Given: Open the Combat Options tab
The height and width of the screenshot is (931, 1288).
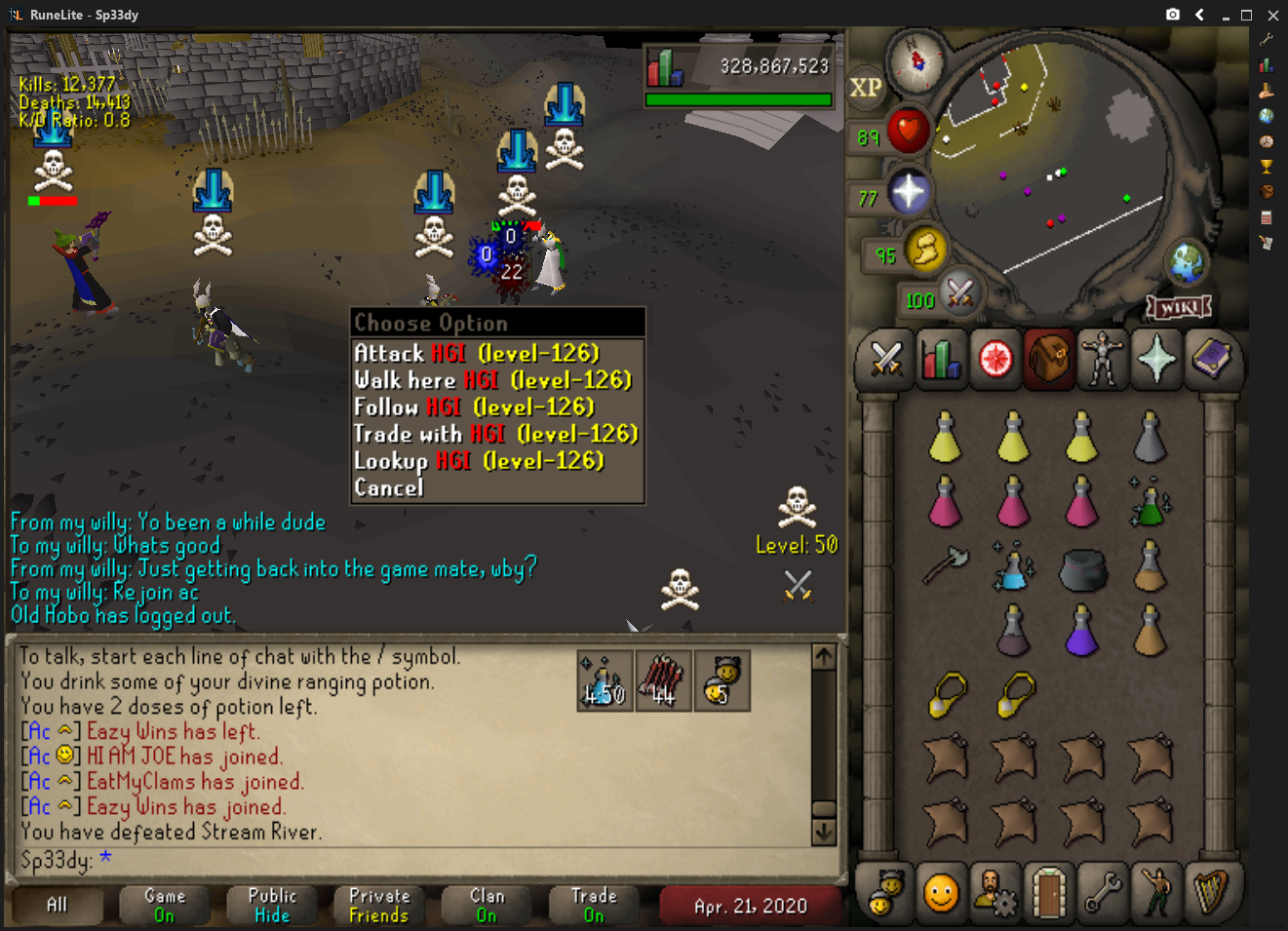Looking at the screenshot, I should point(886,360).
